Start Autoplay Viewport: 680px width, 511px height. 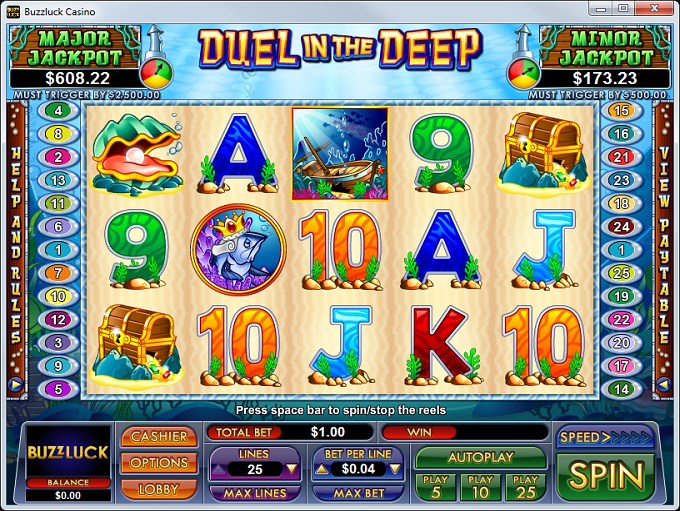click(480, 457)
